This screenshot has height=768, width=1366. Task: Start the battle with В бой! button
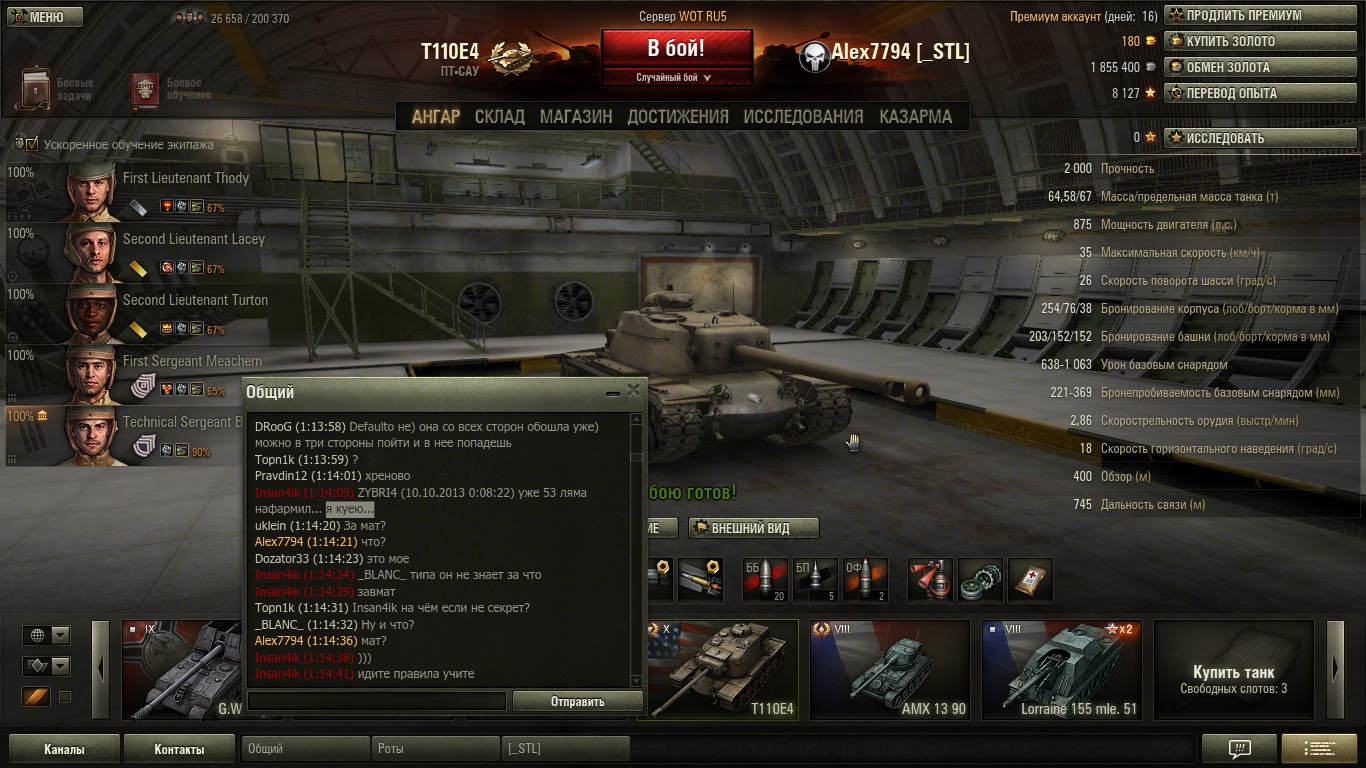pyautogui.click(x=676, y=48)
